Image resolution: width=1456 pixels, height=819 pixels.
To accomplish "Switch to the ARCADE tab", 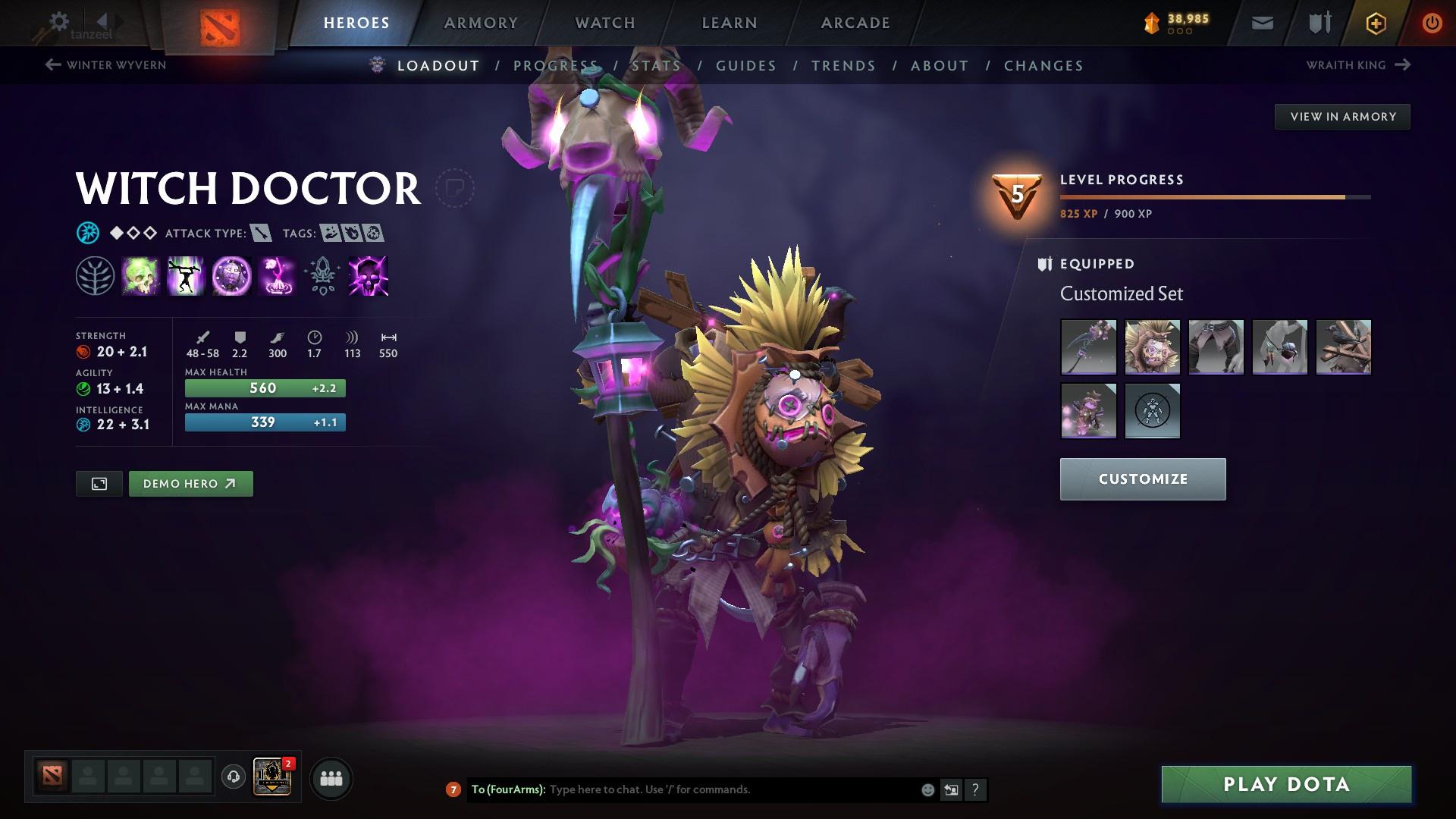I will pos(855,23).
